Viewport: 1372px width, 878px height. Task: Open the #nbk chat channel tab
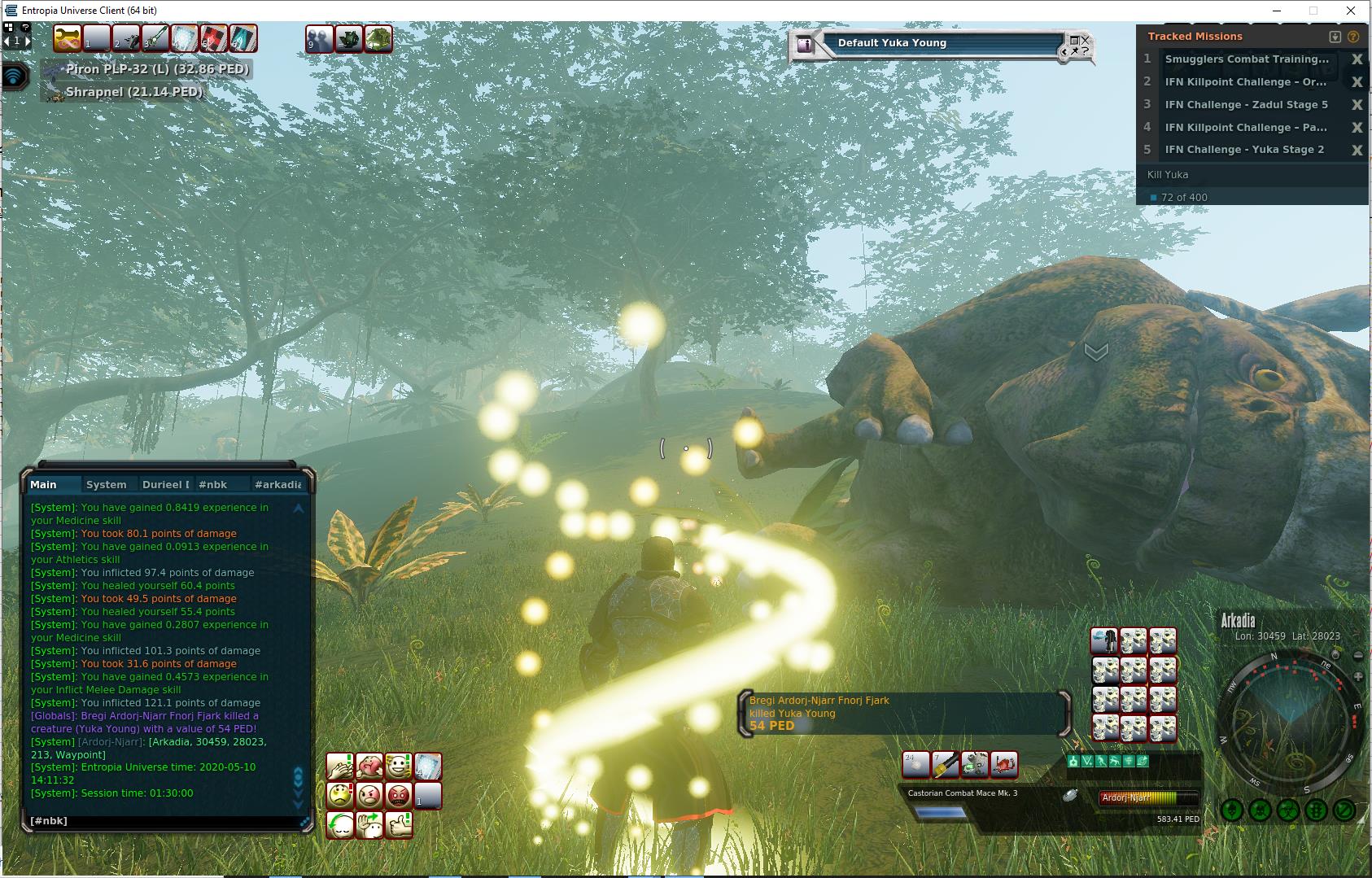[213, 484]
